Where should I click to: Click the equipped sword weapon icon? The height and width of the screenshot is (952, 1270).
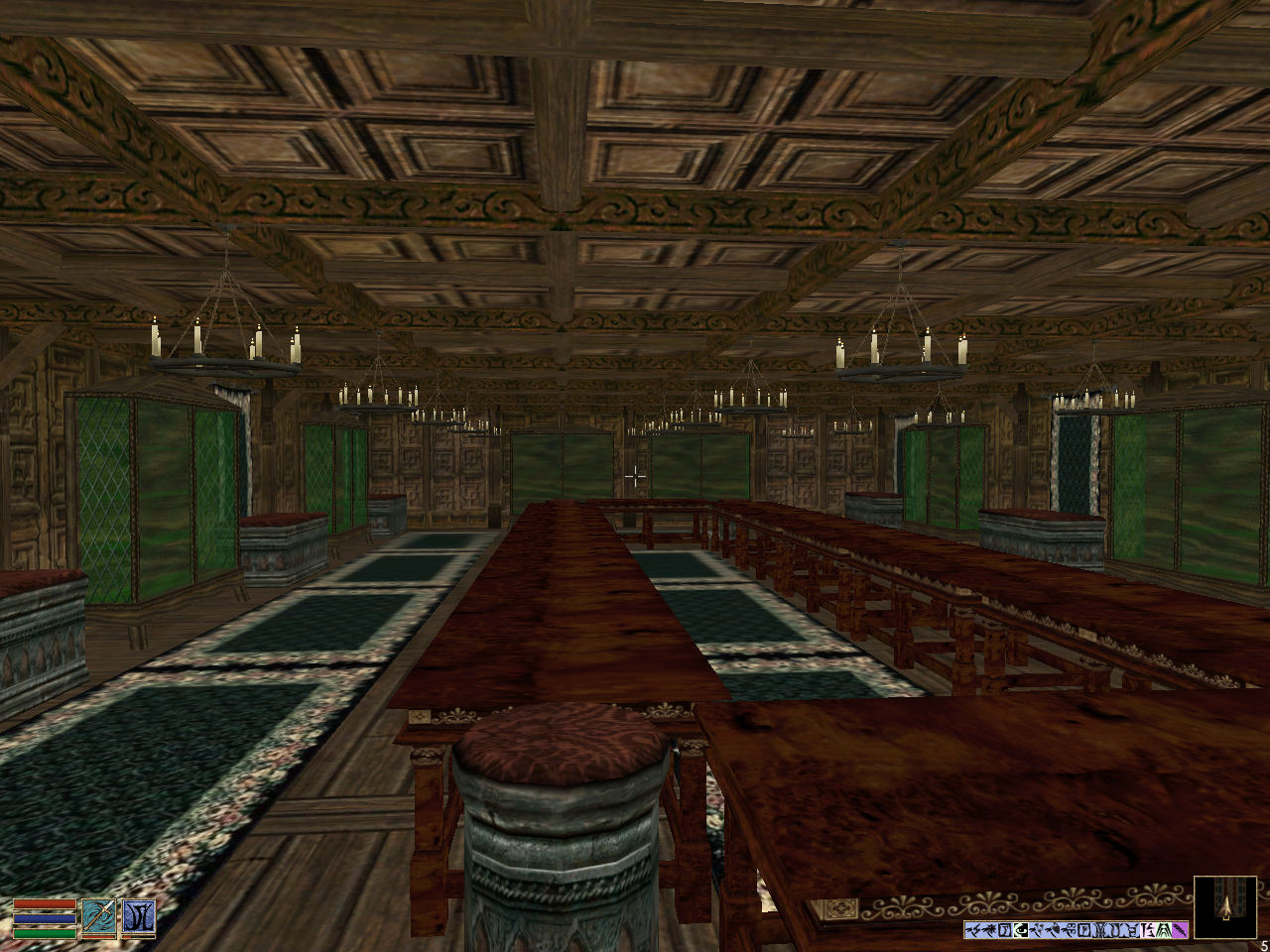(98, 917)
